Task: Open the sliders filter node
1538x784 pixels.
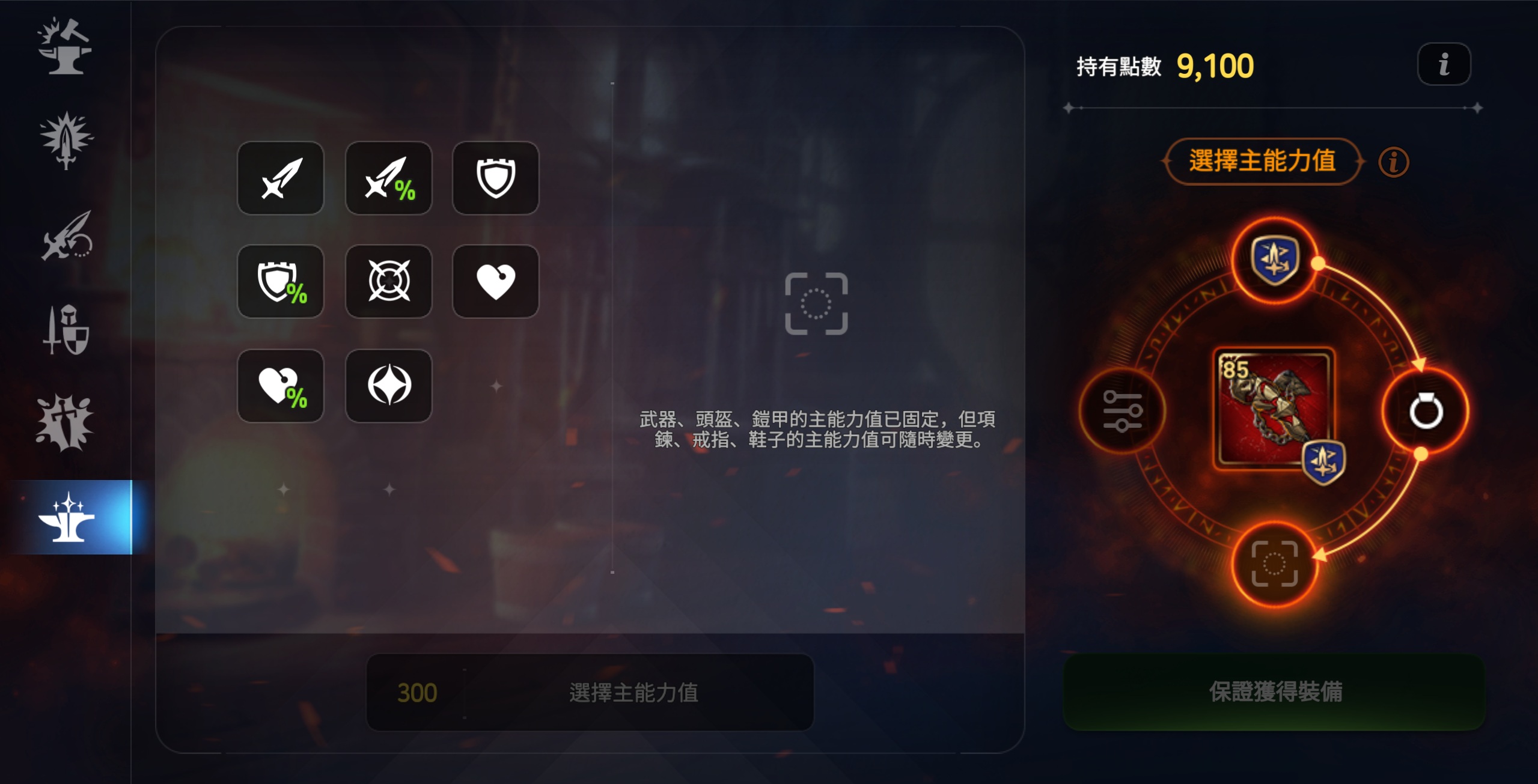Action: (1121, 412)
